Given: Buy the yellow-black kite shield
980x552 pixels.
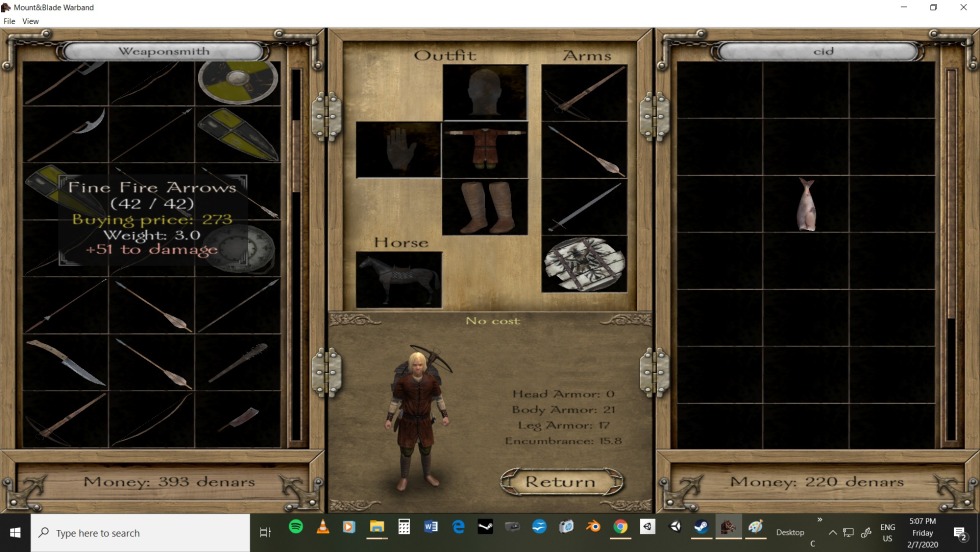Looking at the screenshot, I should coord(237,133).
